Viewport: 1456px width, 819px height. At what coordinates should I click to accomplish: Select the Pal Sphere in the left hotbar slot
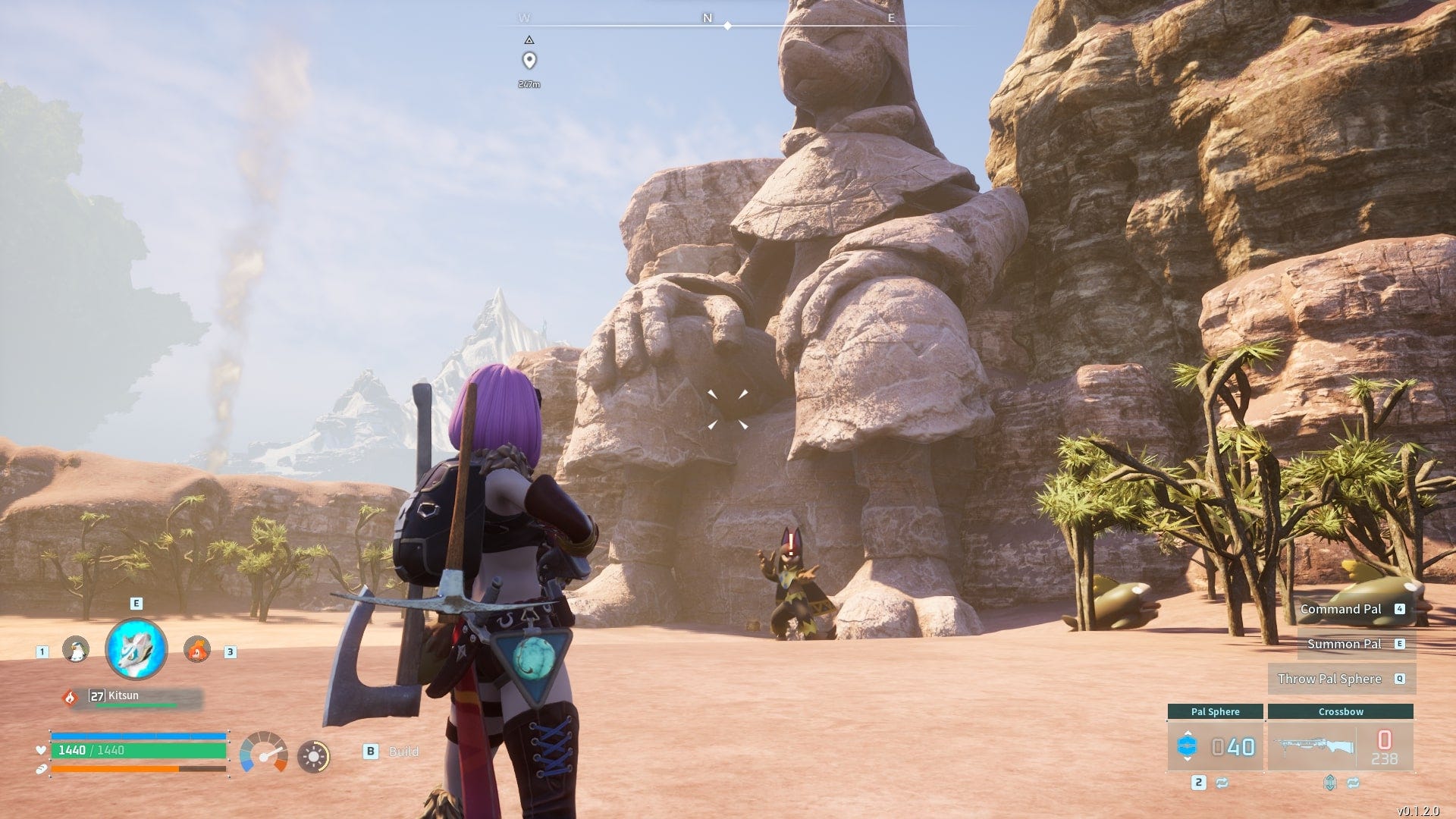pyautogui.click(x=1188, y=745)
